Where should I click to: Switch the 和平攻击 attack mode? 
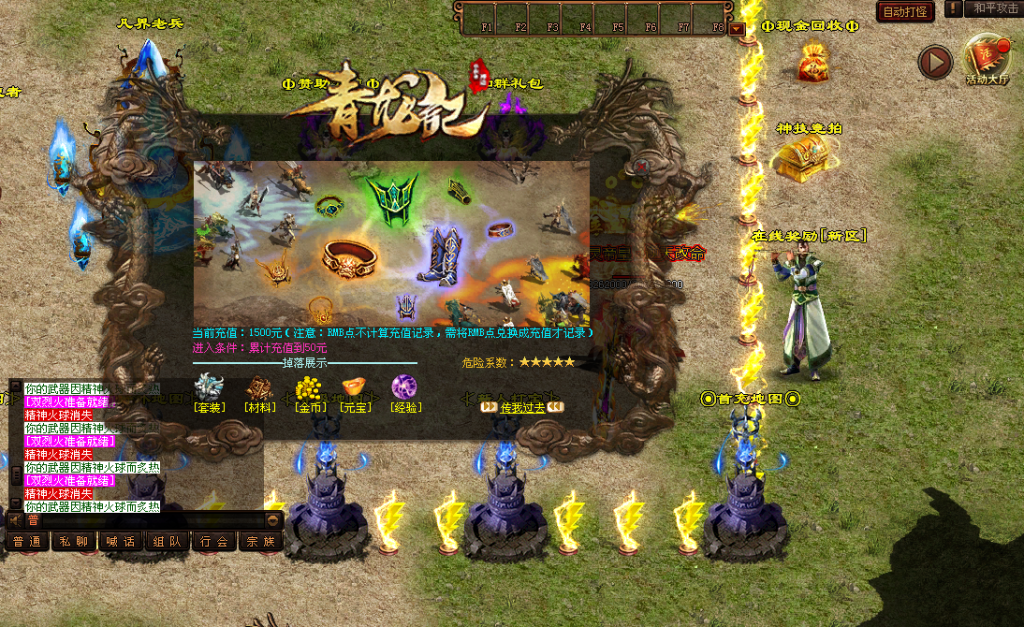click(x=991, y=9)
